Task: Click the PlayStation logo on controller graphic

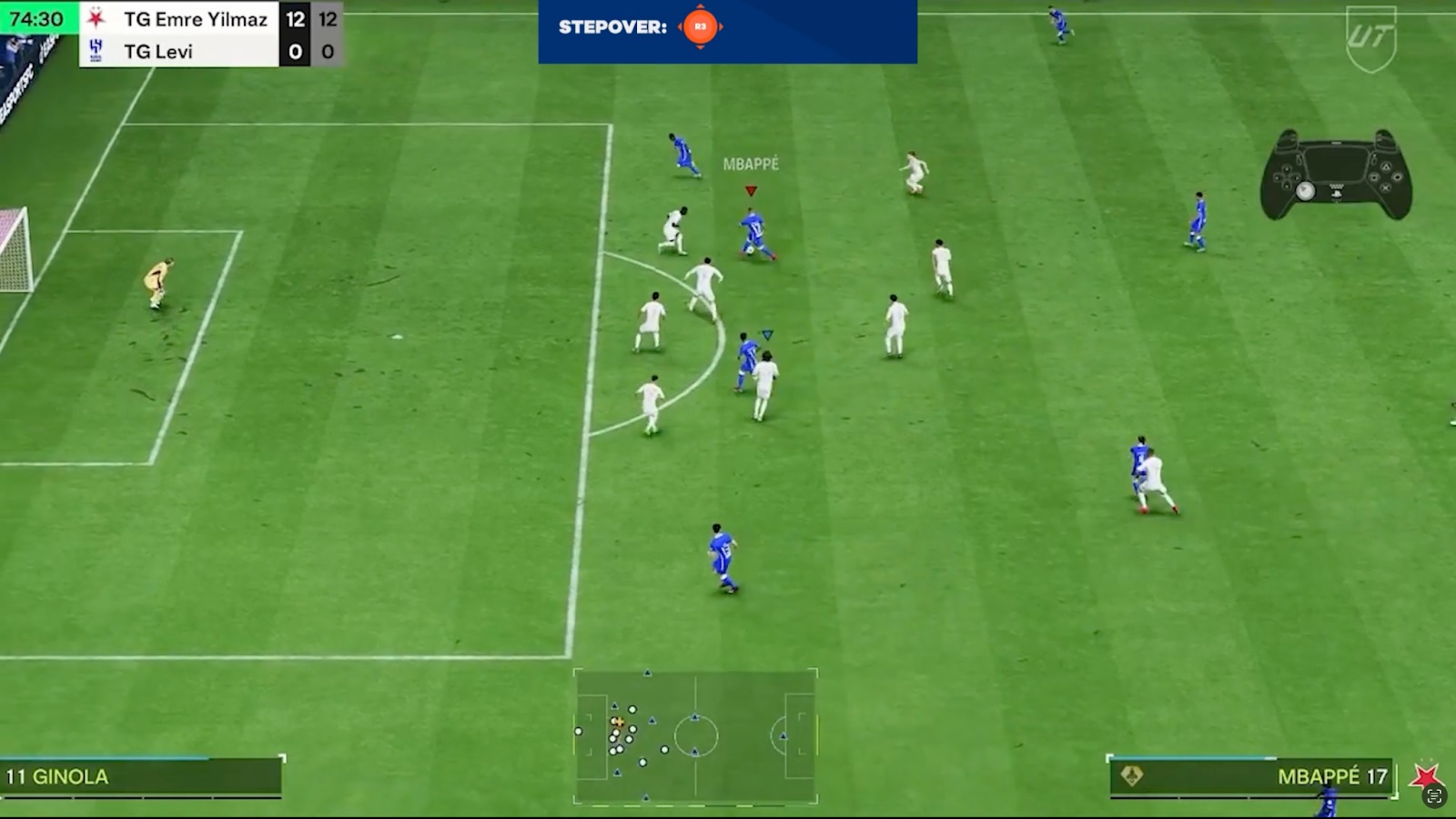Action: [x=1337, y=194]
